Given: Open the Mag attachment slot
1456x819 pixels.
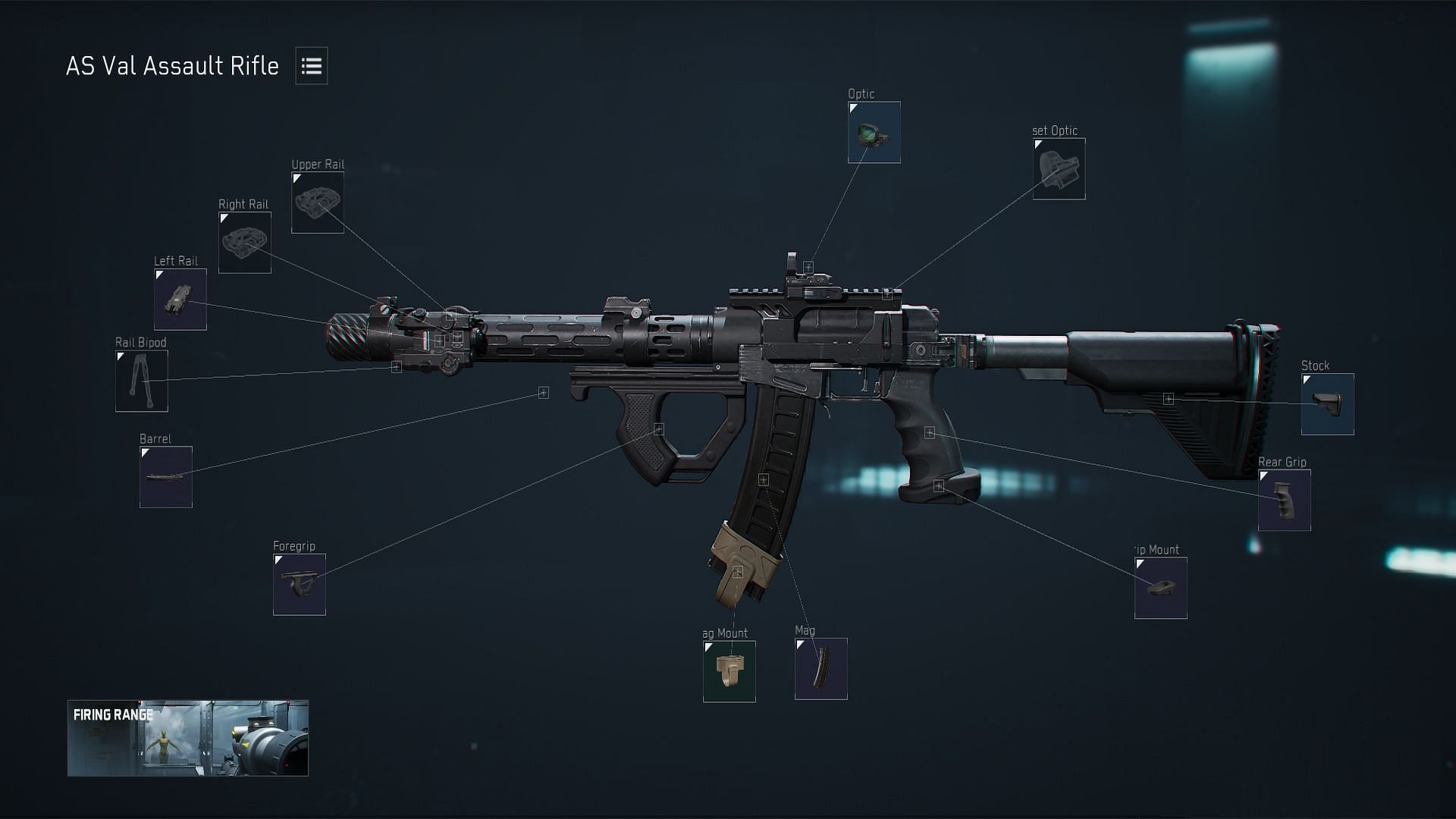Looking at the screenshot, I should pyautogui.click(x=821, y=669).
